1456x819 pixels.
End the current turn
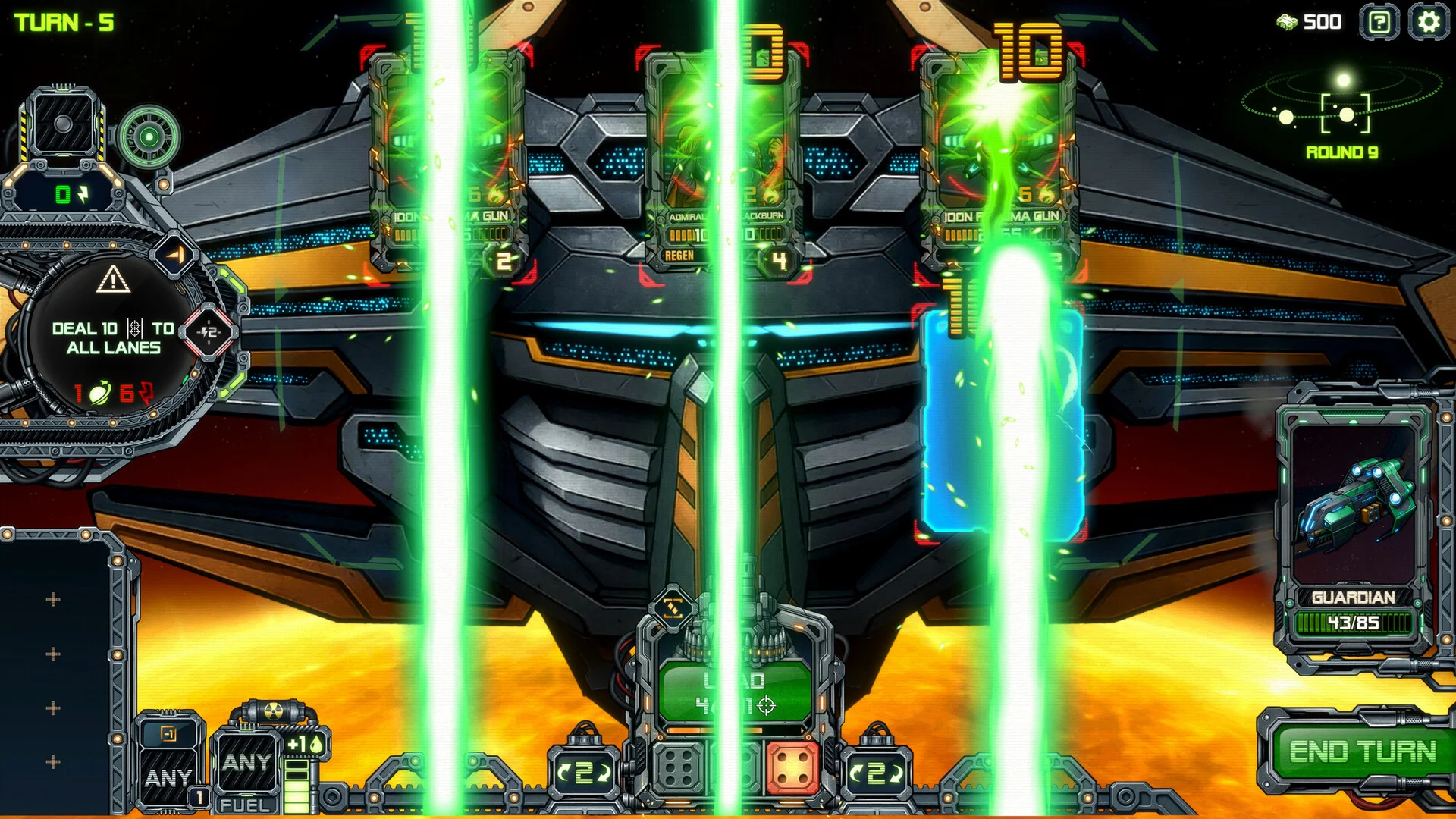(1362, 752)
